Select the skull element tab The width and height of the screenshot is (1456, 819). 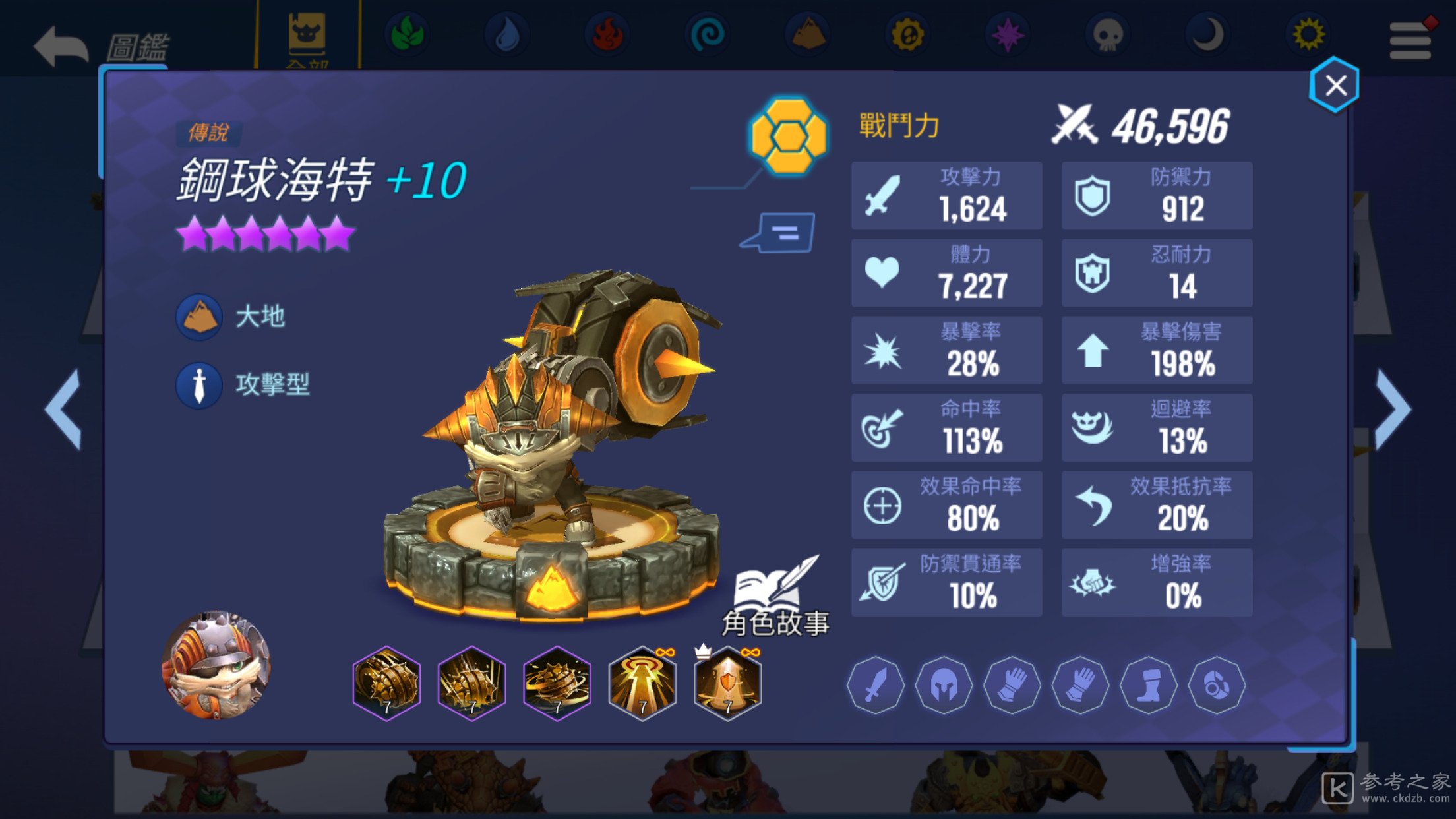1107,34
